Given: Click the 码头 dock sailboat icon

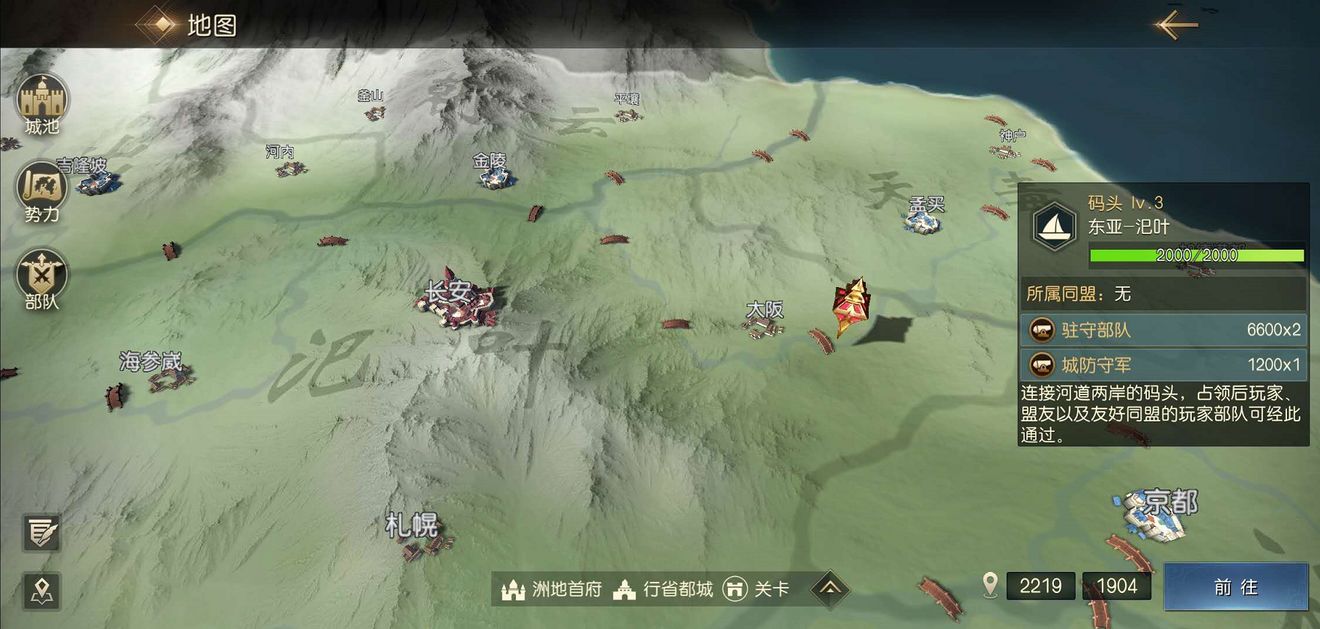Looking at the screenshot, I should (x=1053, y=222).
